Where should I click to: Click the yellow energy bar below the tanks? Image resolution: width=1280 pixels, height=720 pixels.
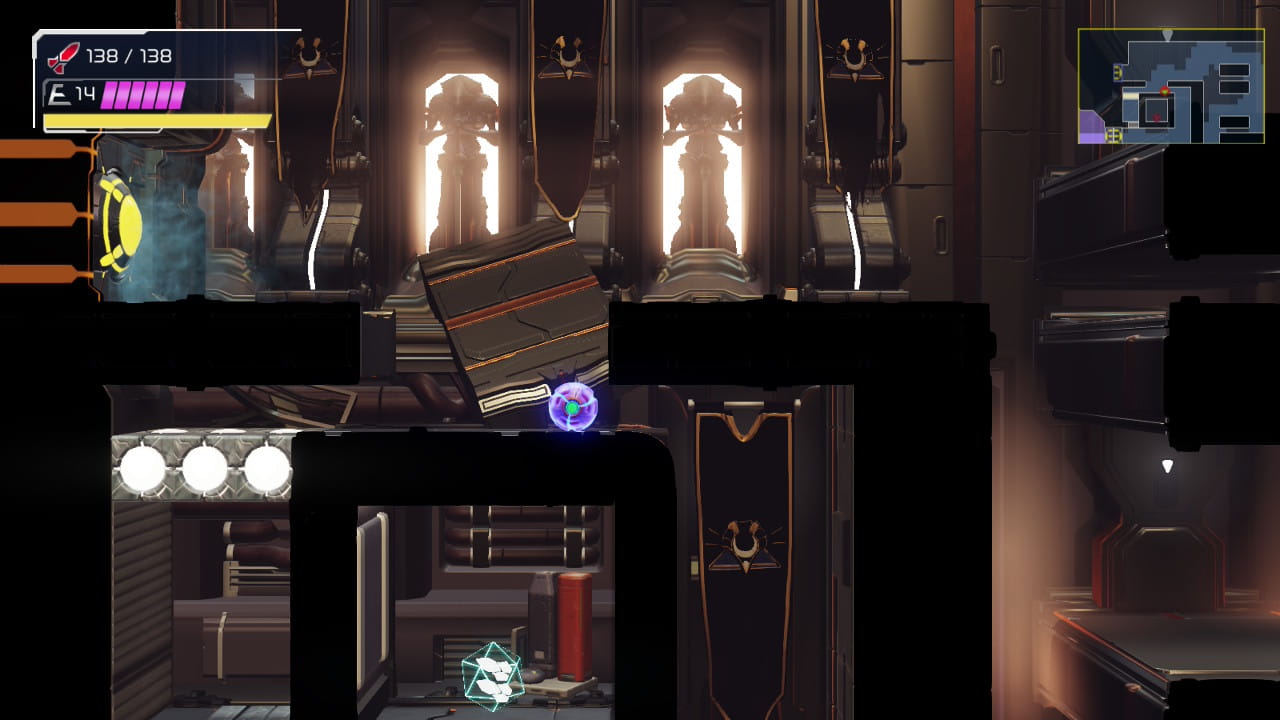pyautogui.click(x=155, y=120)
